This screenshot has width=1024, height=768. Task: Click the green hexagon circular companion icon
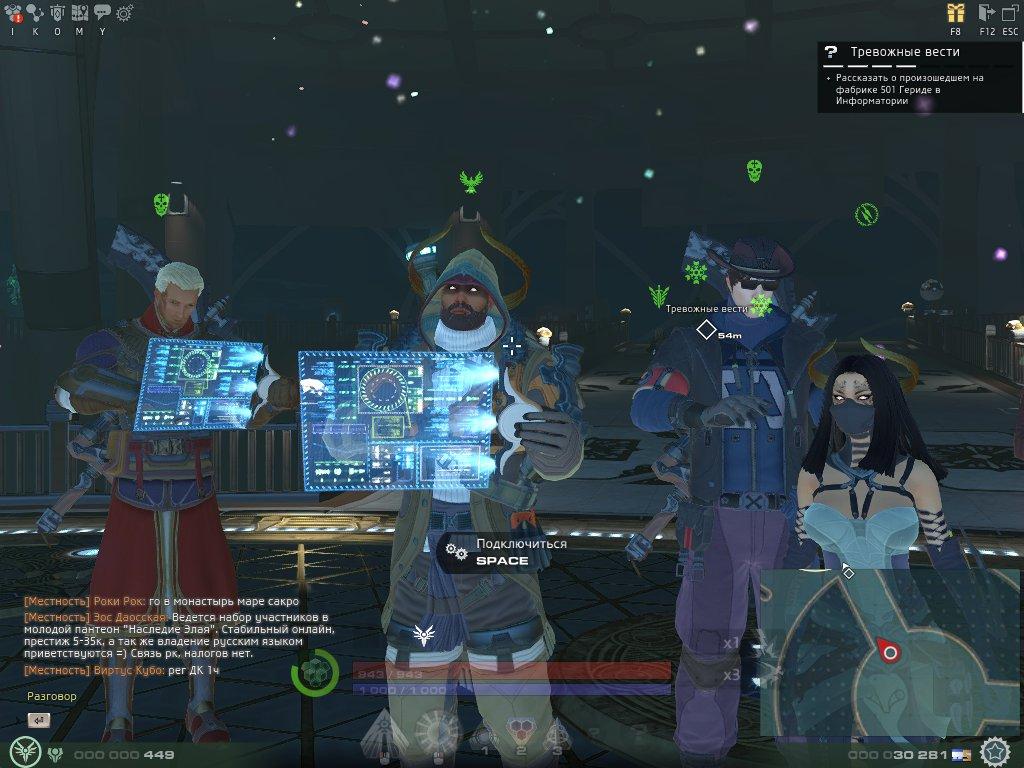click(x=315, y=672)
